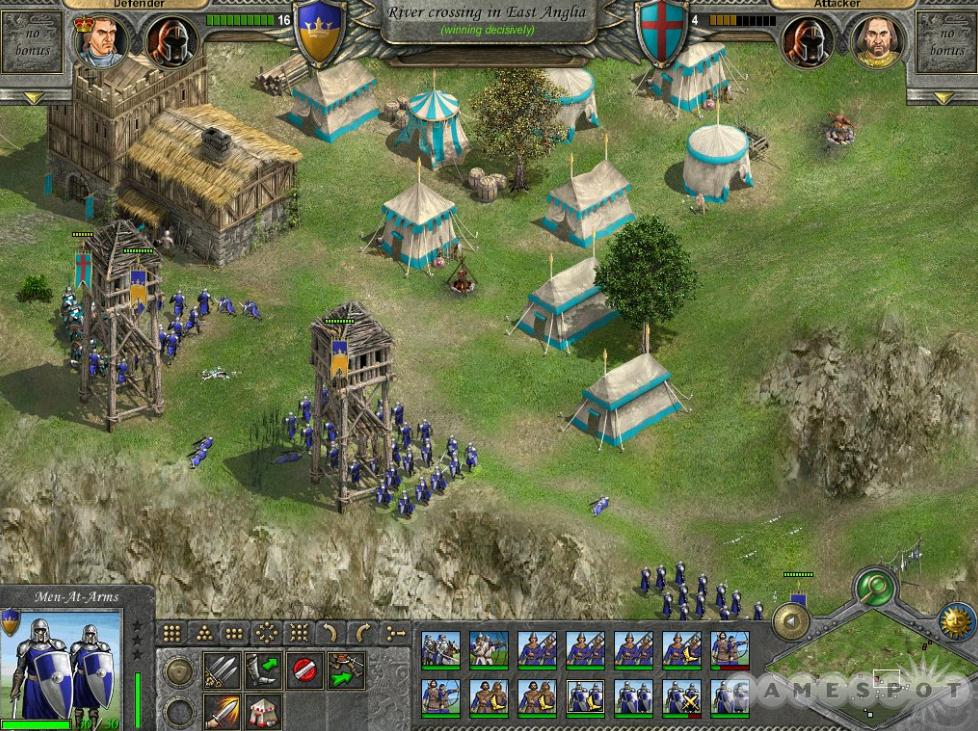
Task: Activate the three swords attack command
Action: click(221, 670)
